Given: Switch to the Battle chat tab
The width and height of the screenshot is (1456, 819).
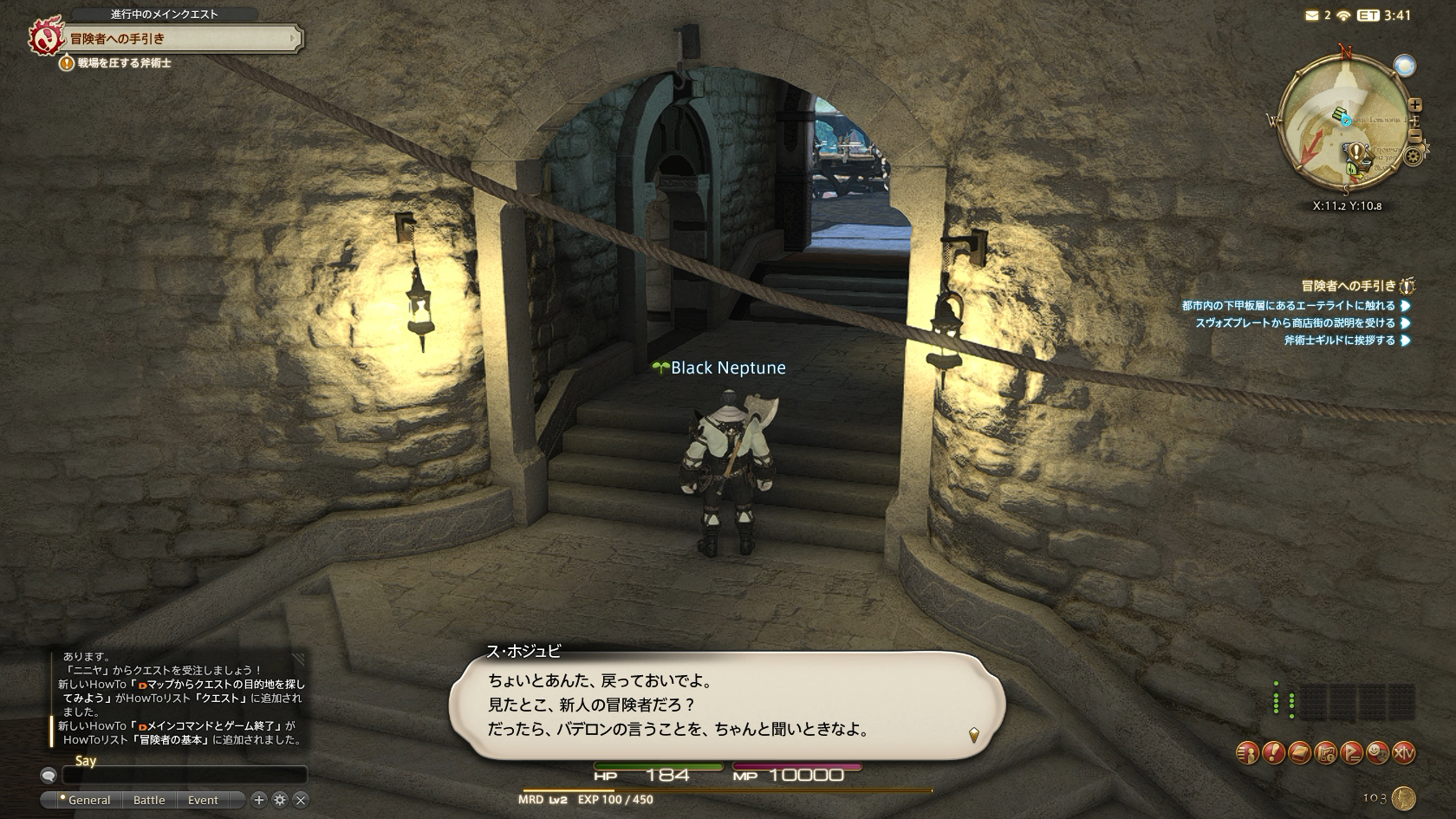Looking at the screenshot, I should pyautogui.click(x=149, y=800).
